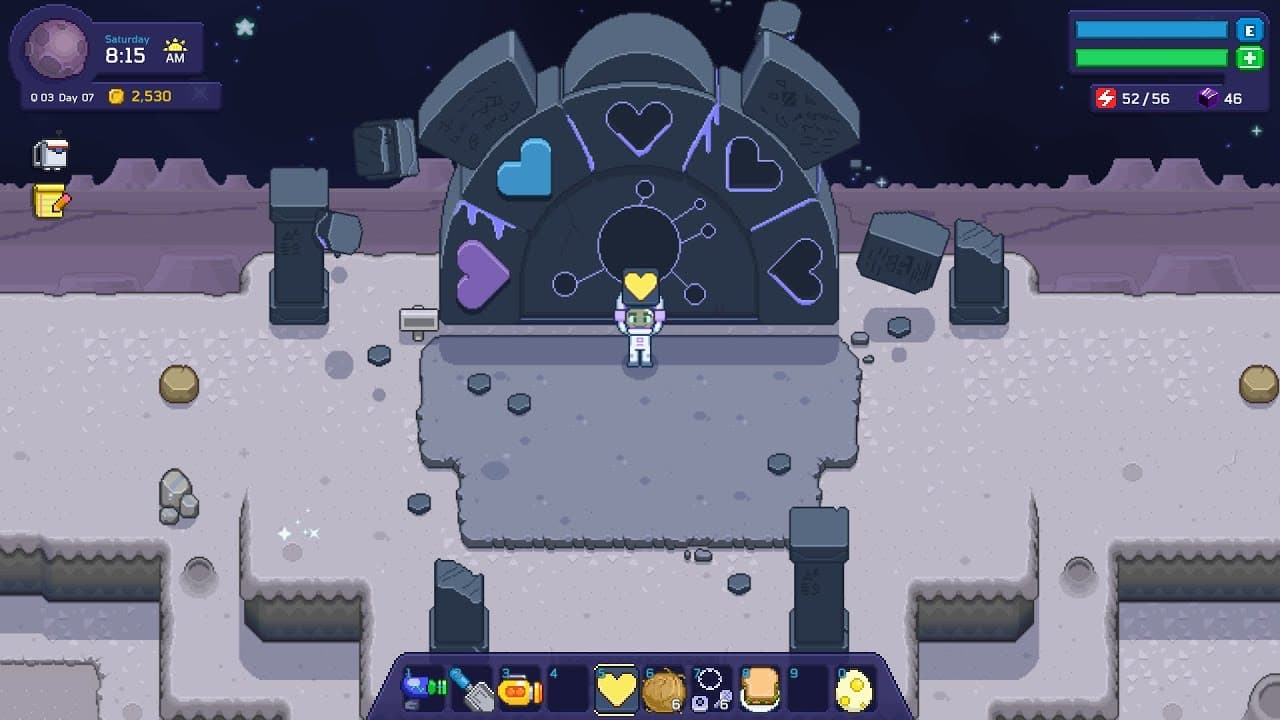The height and width of the screenshot is (720, 1280).
Task: Select the potato item in hotbar slot 6
Action: coord(664,688)
